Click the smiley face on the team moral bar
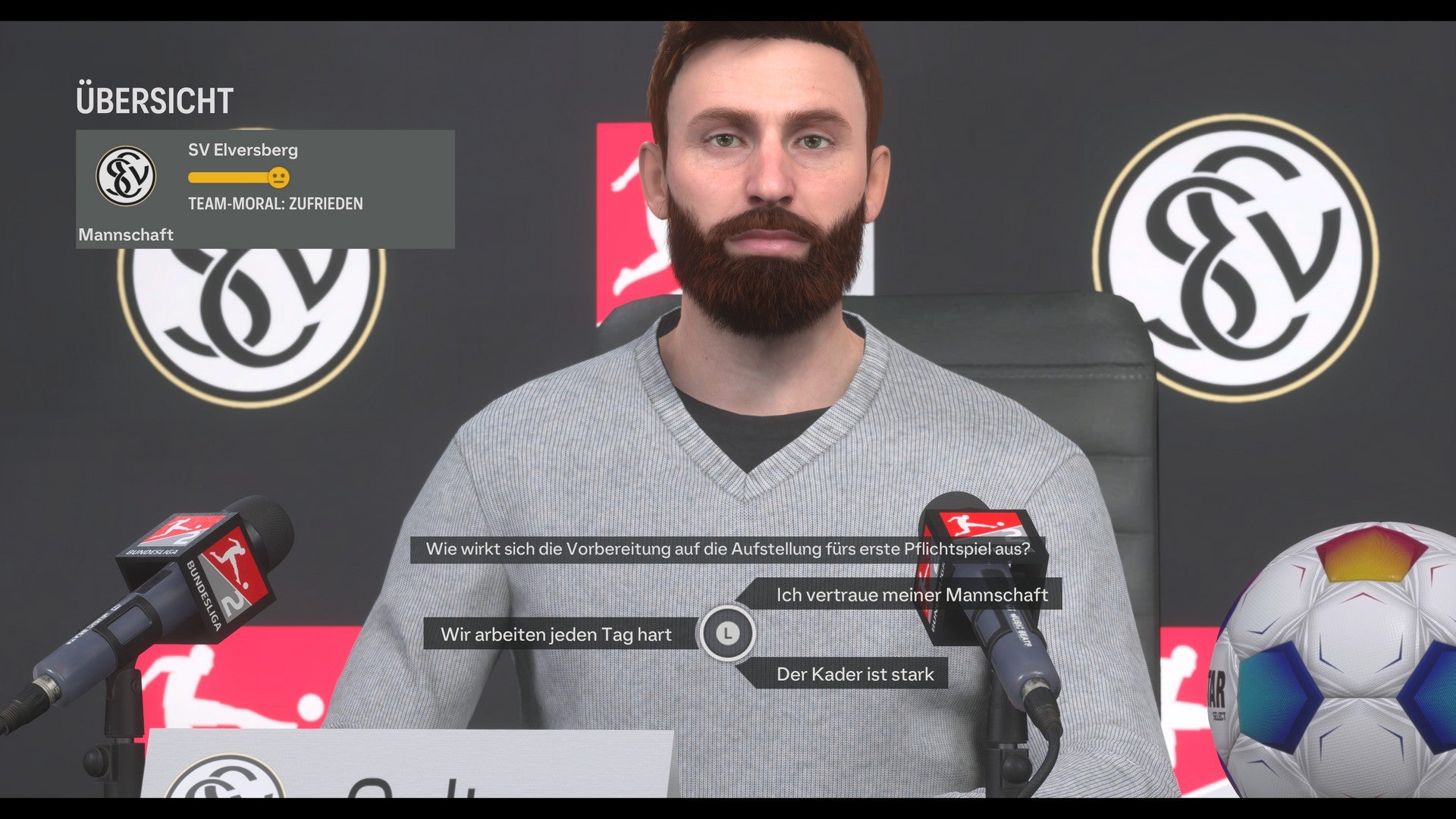 [x=281, y=177]
